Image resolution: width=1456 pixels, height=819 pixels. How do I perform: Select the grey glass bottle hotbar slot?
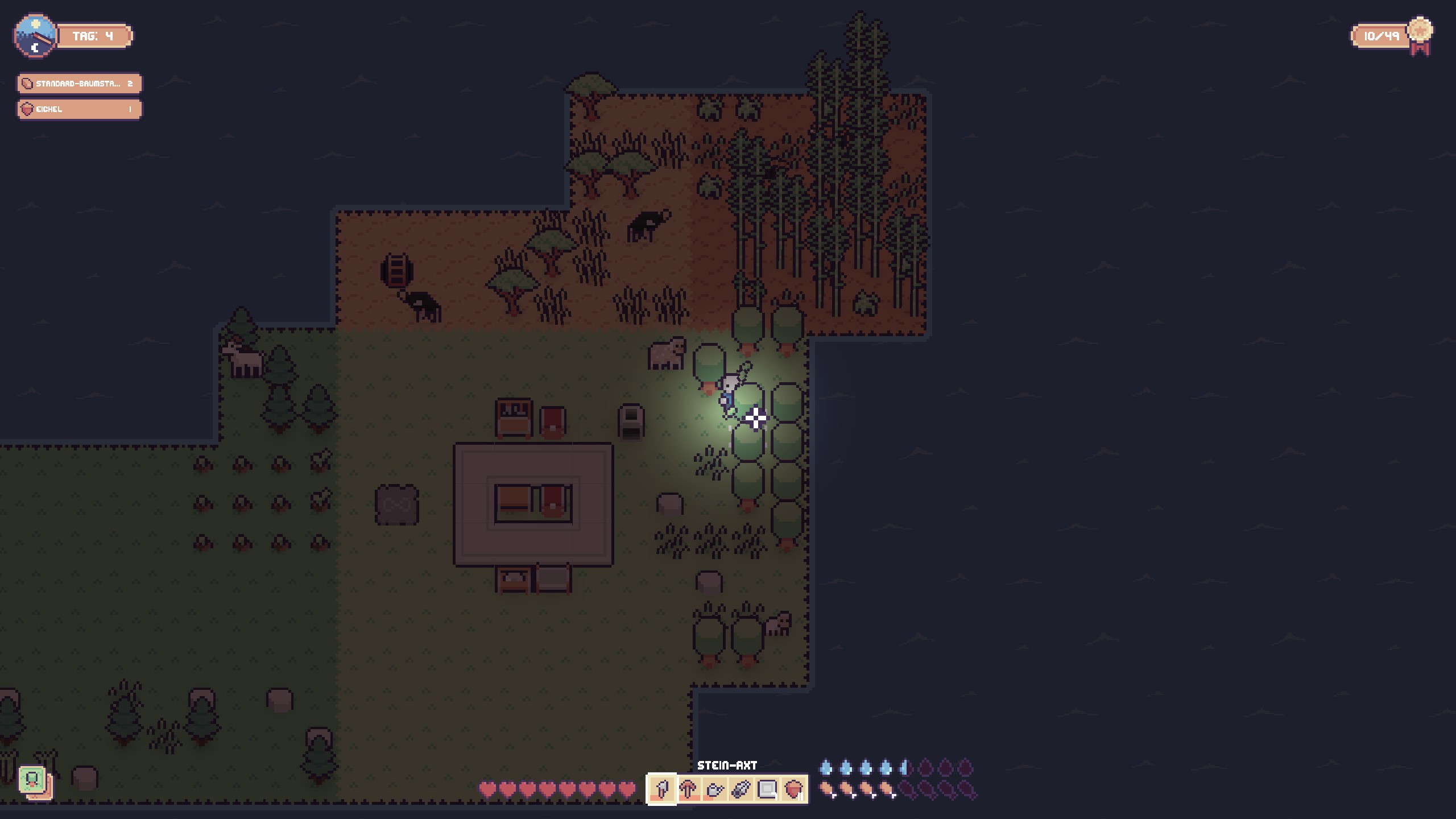click(x=741, y=789)
